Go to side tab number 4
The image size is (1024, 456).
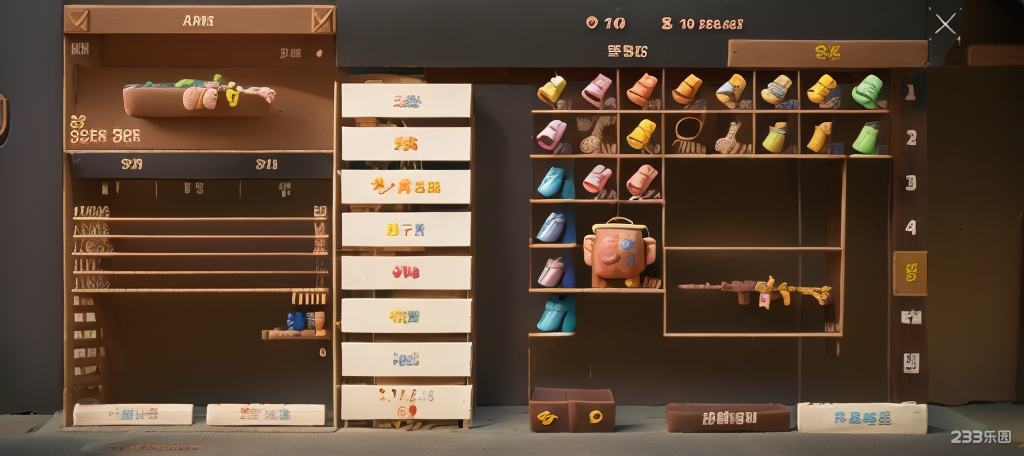(x=910, y=228)
